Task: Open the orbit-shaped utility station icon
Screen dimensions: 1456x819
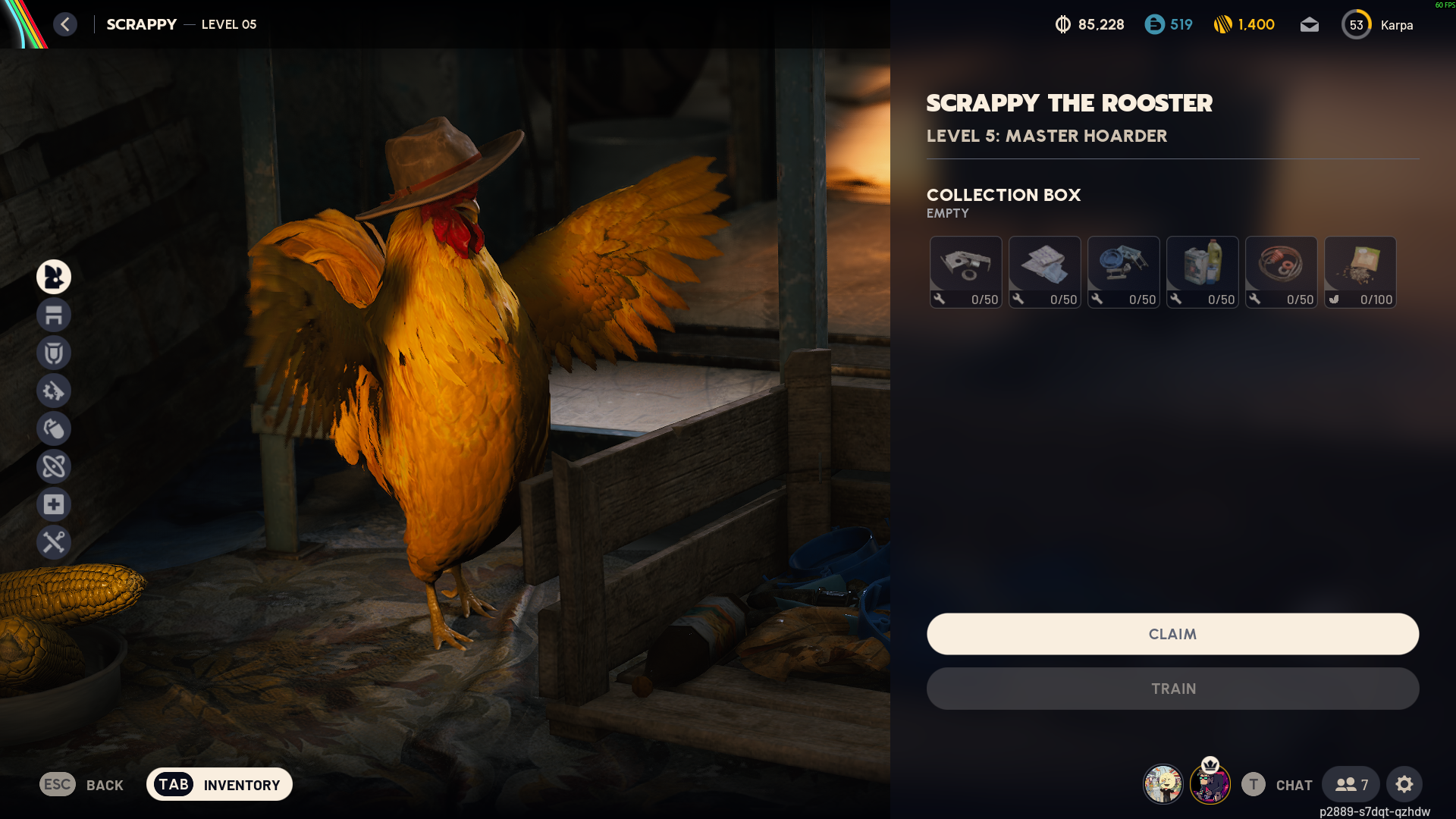Action: pos(54,466)
